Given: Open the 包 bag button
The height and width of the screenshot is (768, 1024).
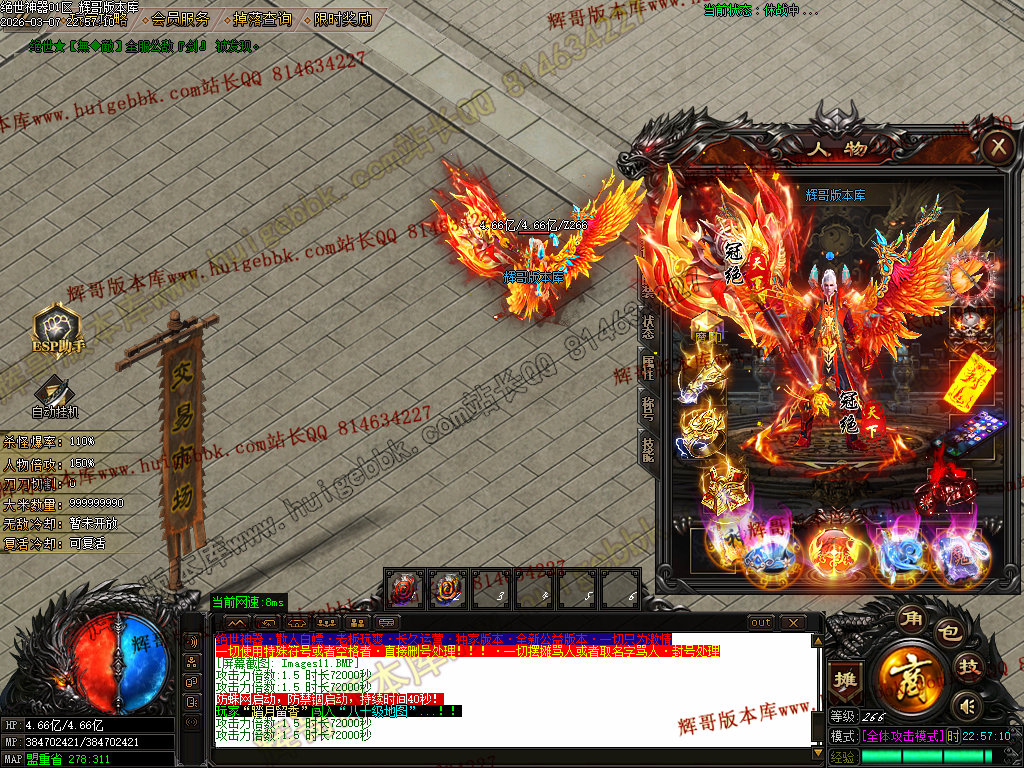Looking at the screenshot, I should point(948,632).
